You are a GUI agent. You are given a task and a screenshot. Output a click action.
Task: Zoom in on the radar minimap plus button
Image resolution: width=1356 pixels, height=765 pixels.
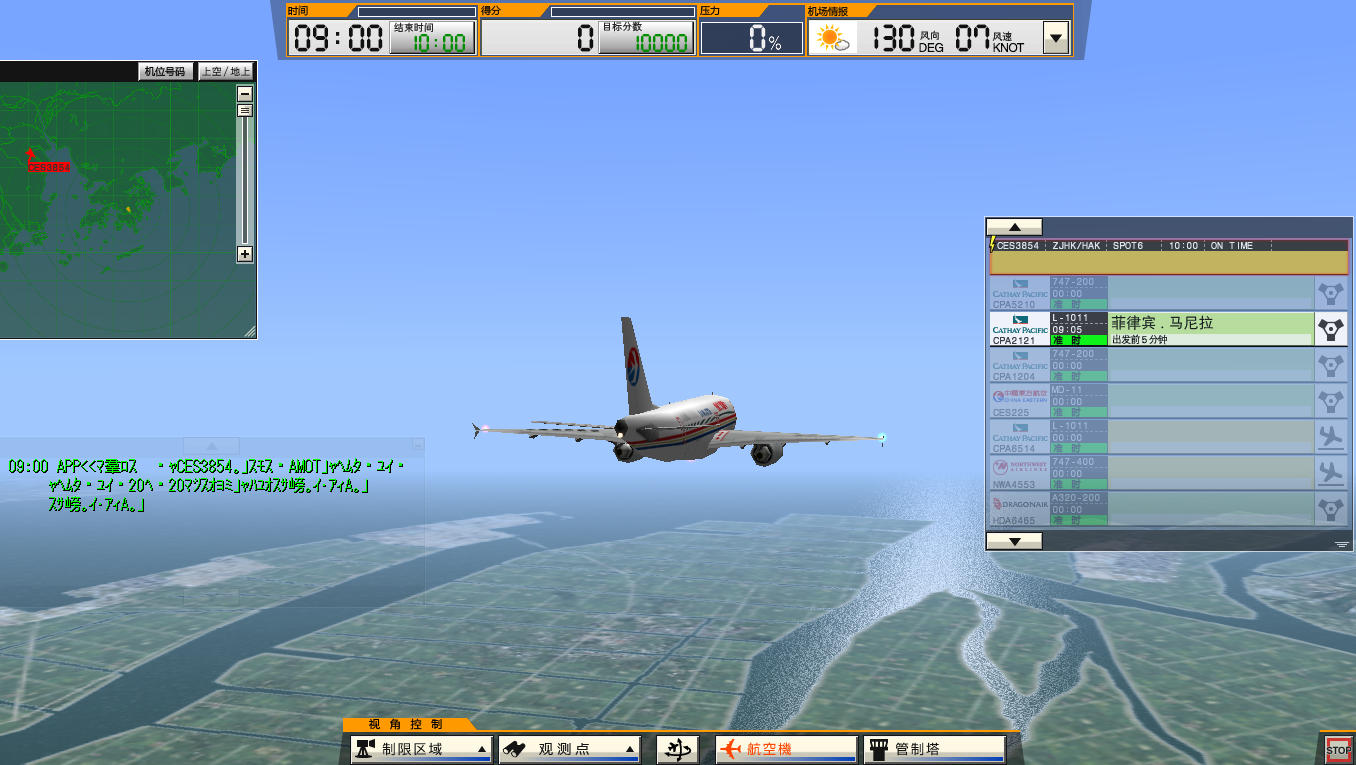pyautogui.click(x=244, y=255)
